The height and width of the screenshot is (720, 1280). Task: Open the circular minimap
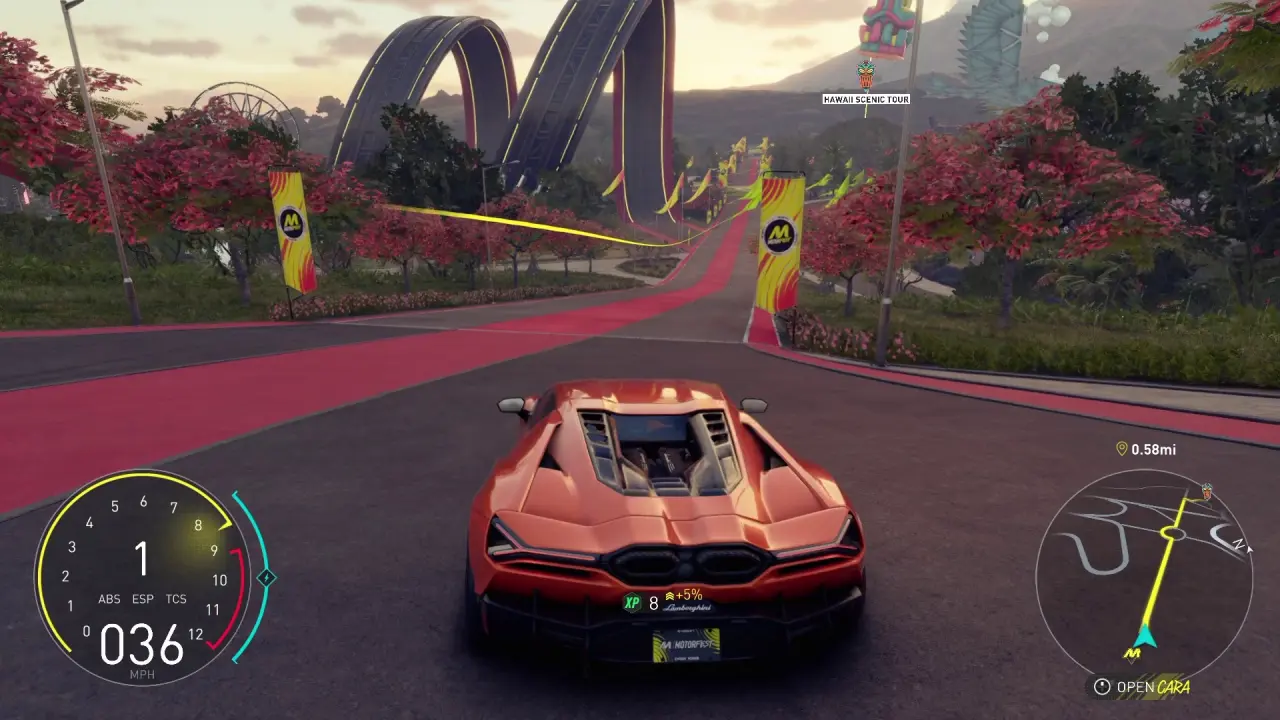[x=1144, y=577]
